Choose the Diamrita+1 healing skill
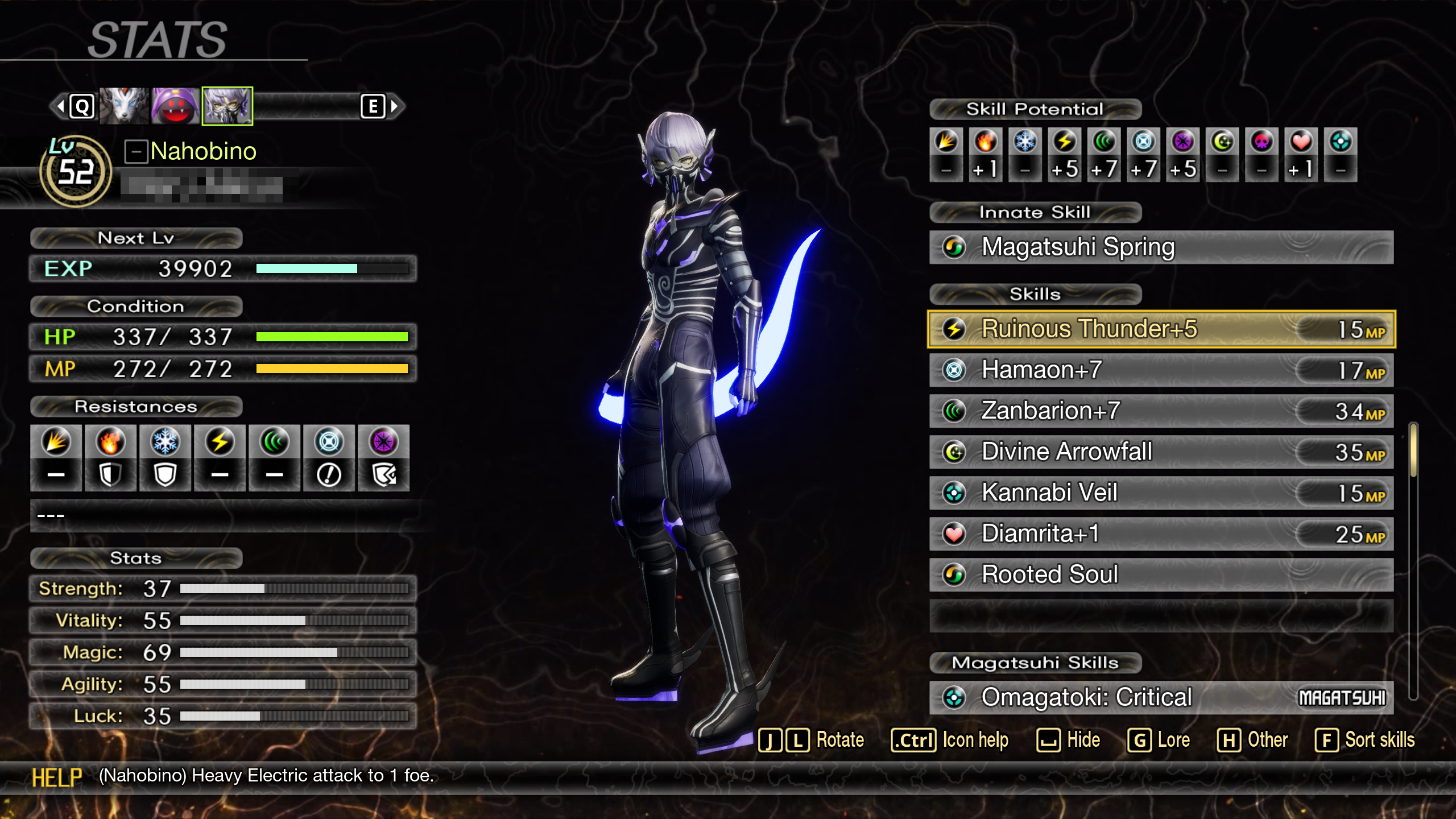This screenshot has height=819, width=1456. 1160,534
